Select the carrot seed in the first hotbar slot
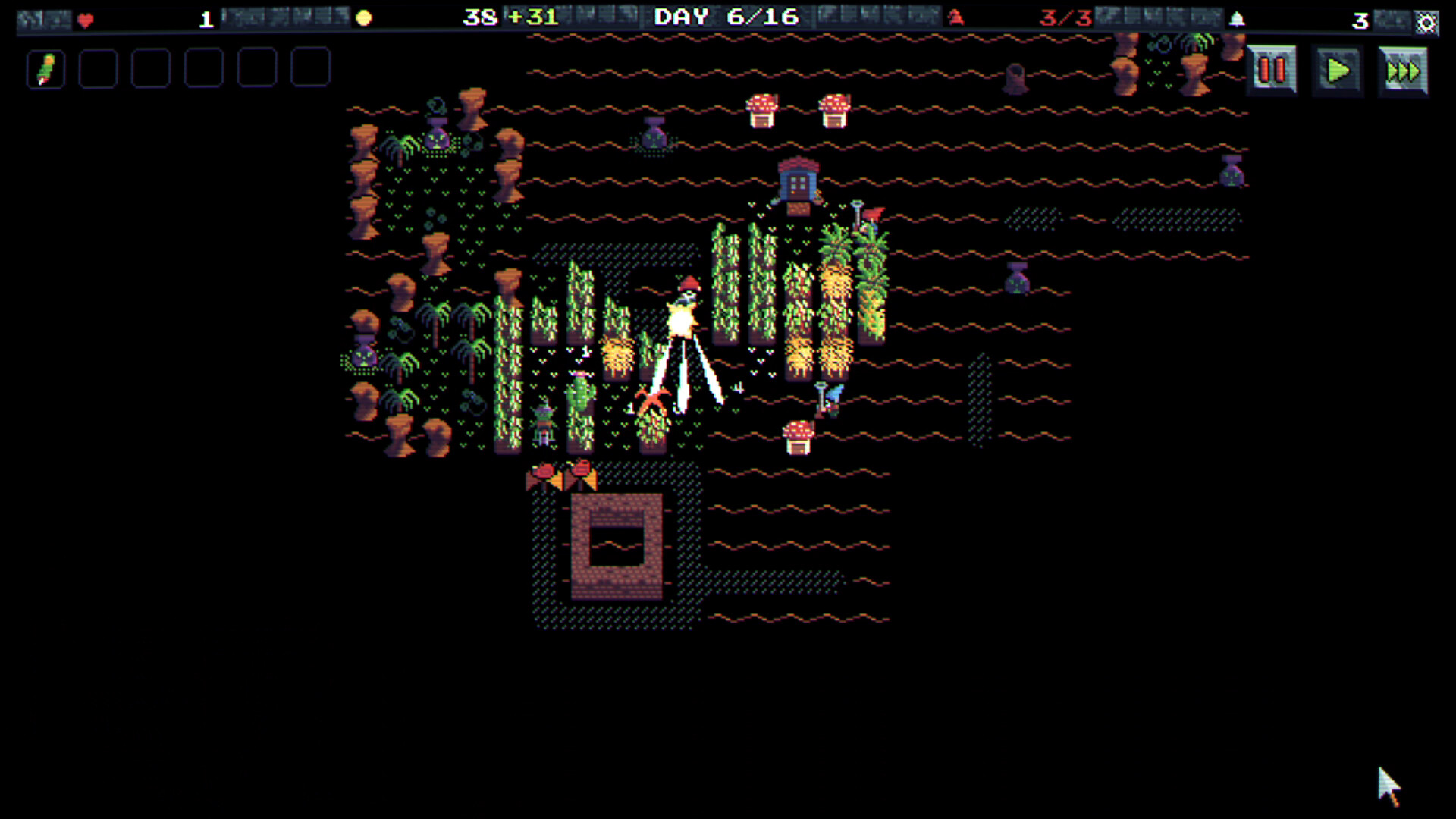The image size is (1456, 819). click(x=45, y=68)
